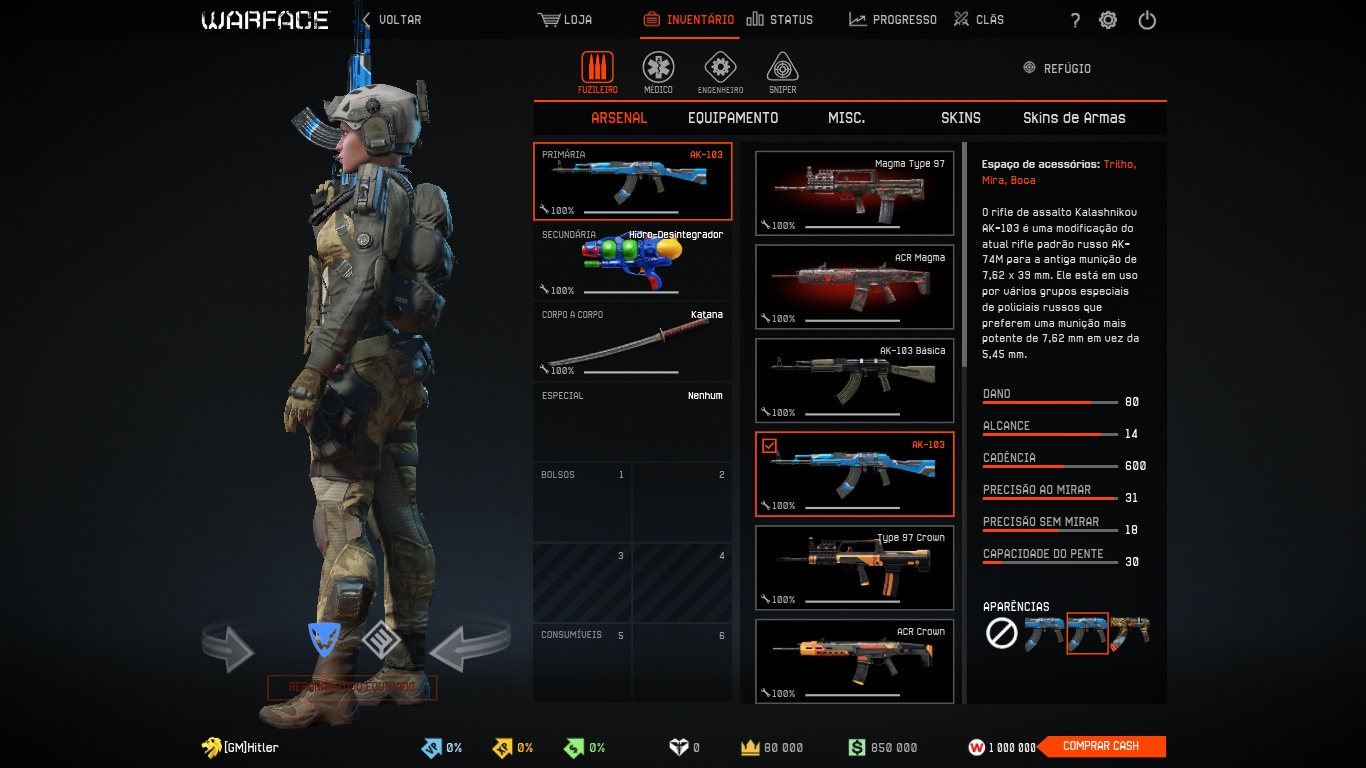Choose the Magma Type 97 weapon
The width and height of the screenshot is (1366, 768).
tap(854, 193)
